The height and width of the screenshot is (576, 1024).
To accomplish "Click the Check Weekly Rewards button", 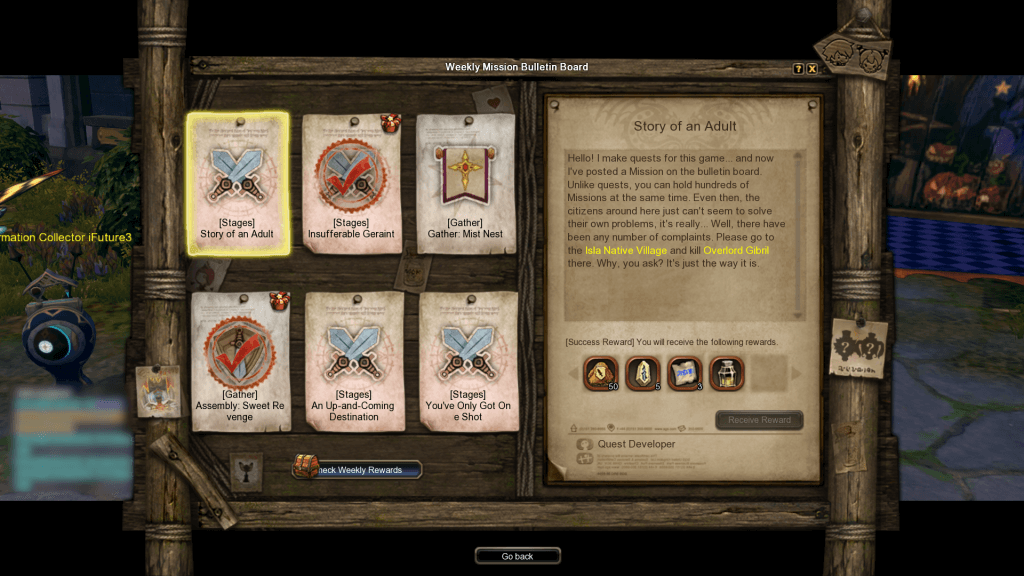I will [x=358, y=469].
